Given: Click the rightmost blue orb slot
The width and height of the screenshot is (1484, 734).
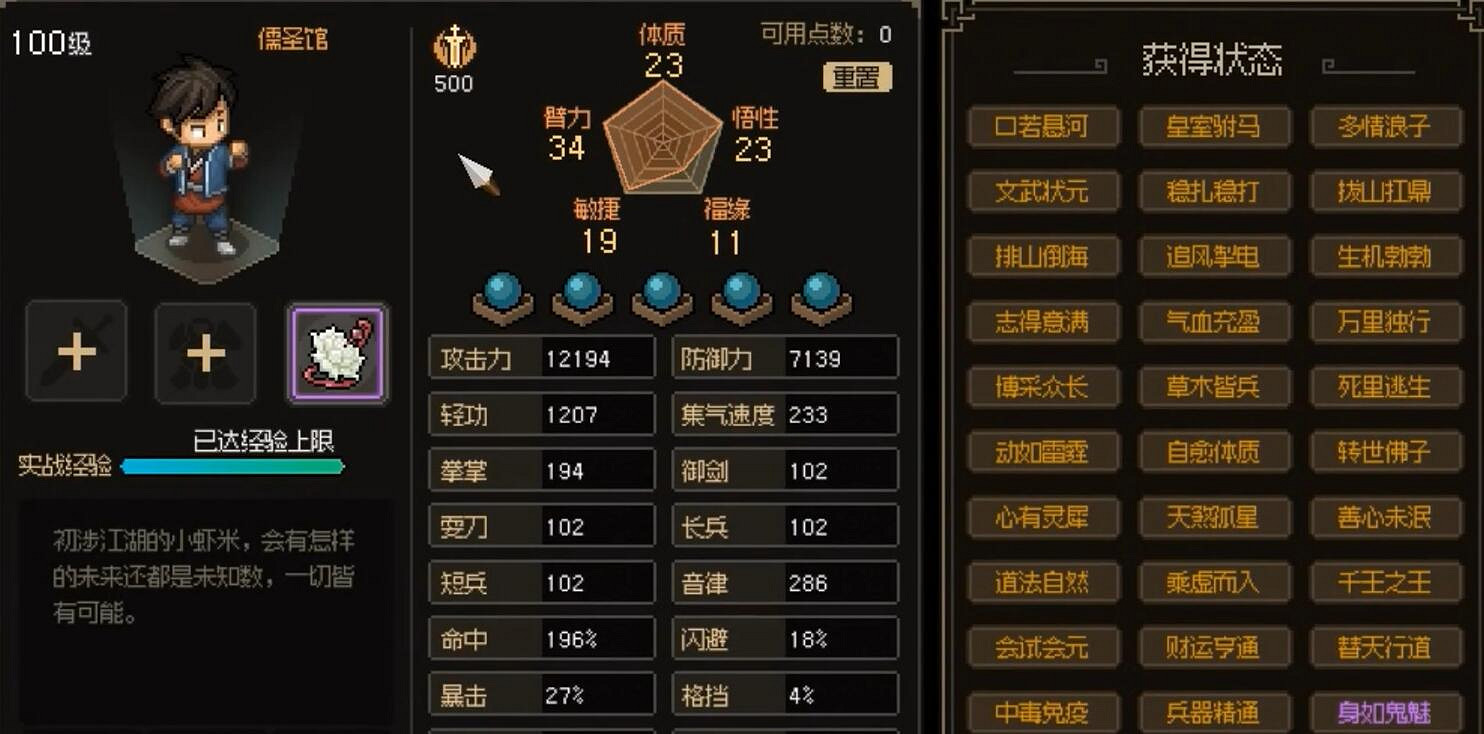Looking at the screenshot, I should coord(821,293).
